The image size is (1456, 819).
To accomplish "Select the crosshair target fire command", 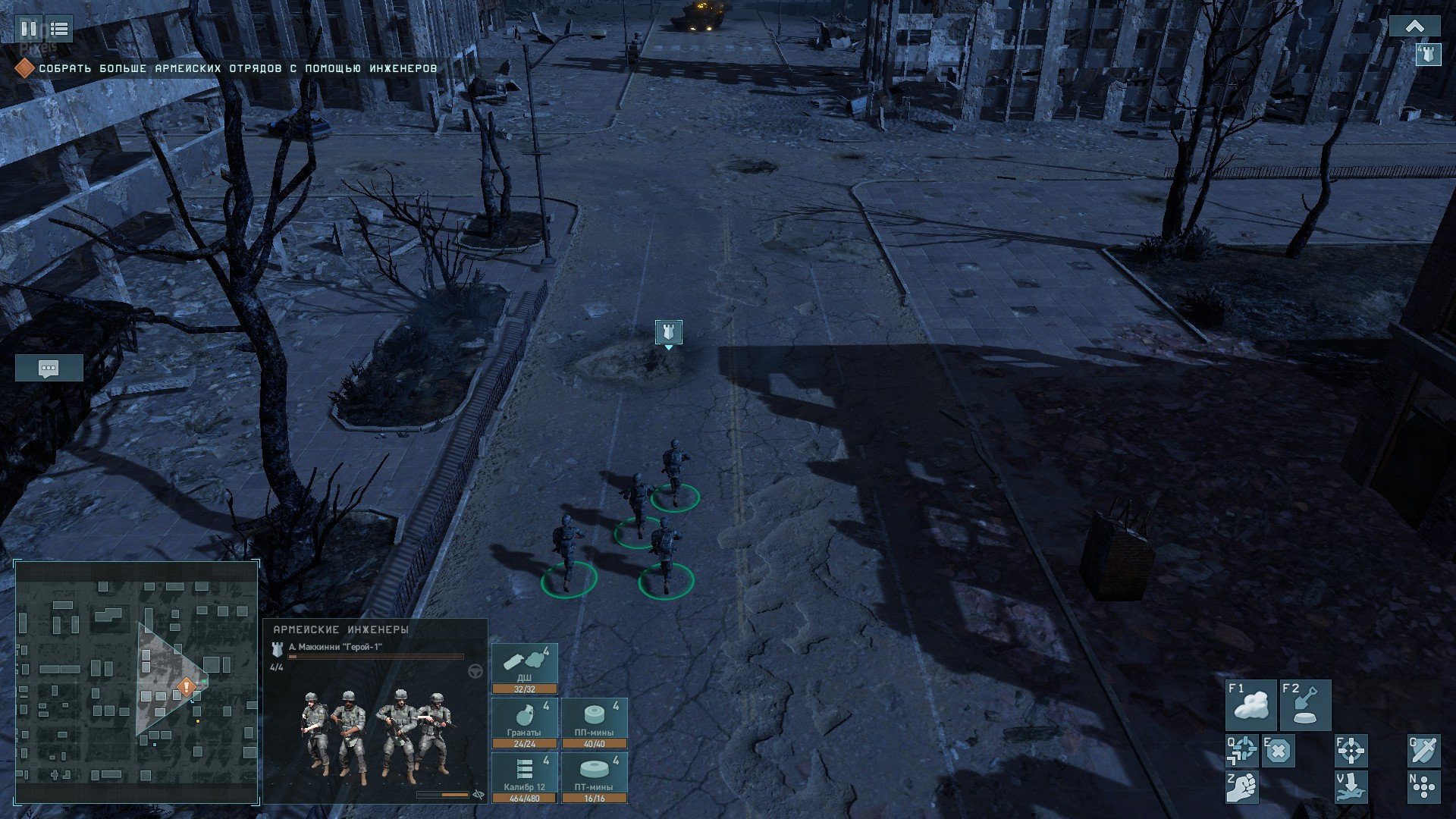I will pos(1351,751).
